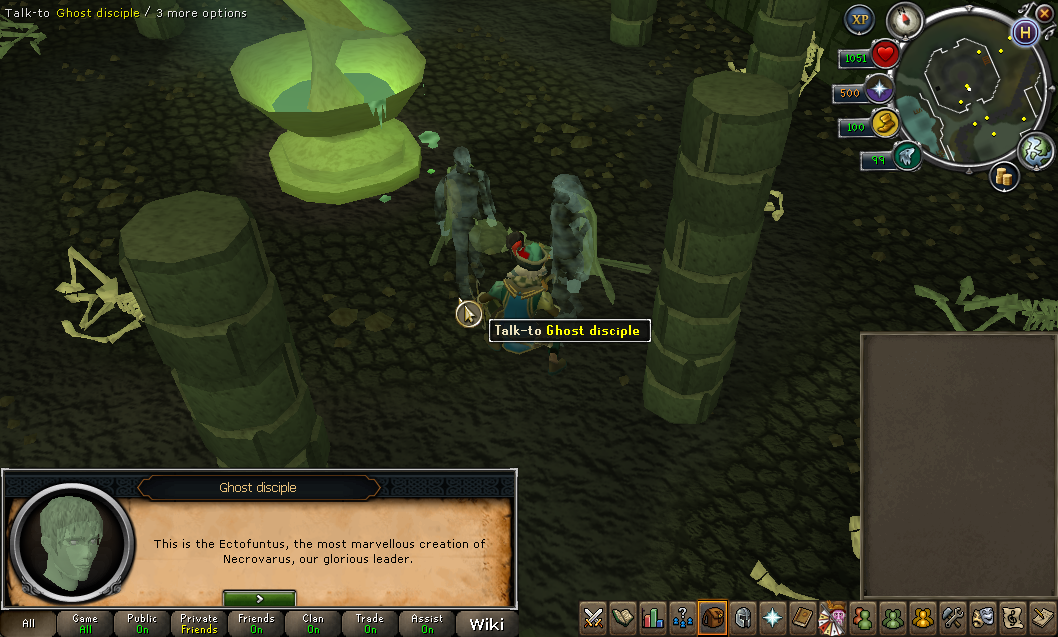Open the crossed swords combat tab
Image resolution: width=1058 pixels, height=637 pixels.
(x=595, y=617)
